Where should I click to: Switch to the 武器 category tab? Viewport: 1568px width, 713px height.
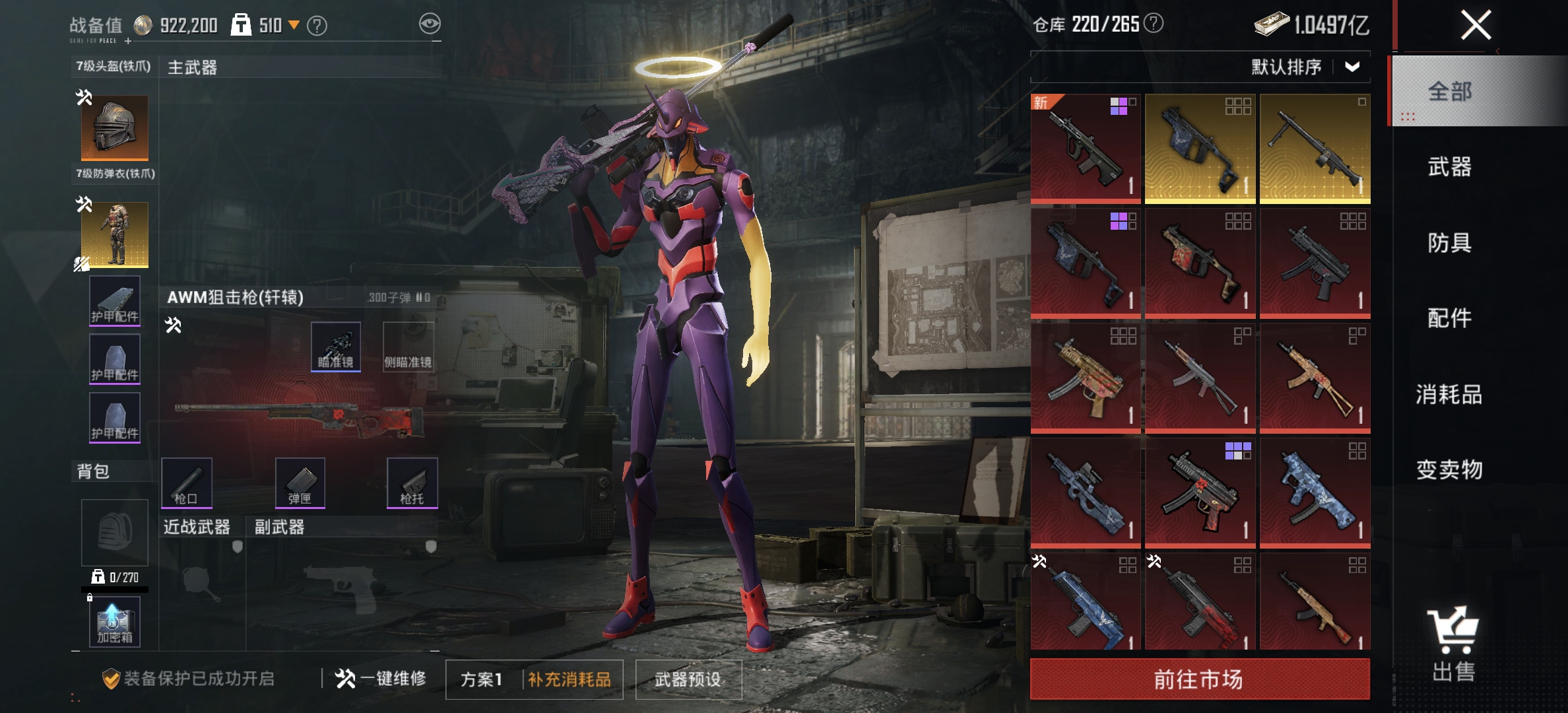coord(1449,167)
